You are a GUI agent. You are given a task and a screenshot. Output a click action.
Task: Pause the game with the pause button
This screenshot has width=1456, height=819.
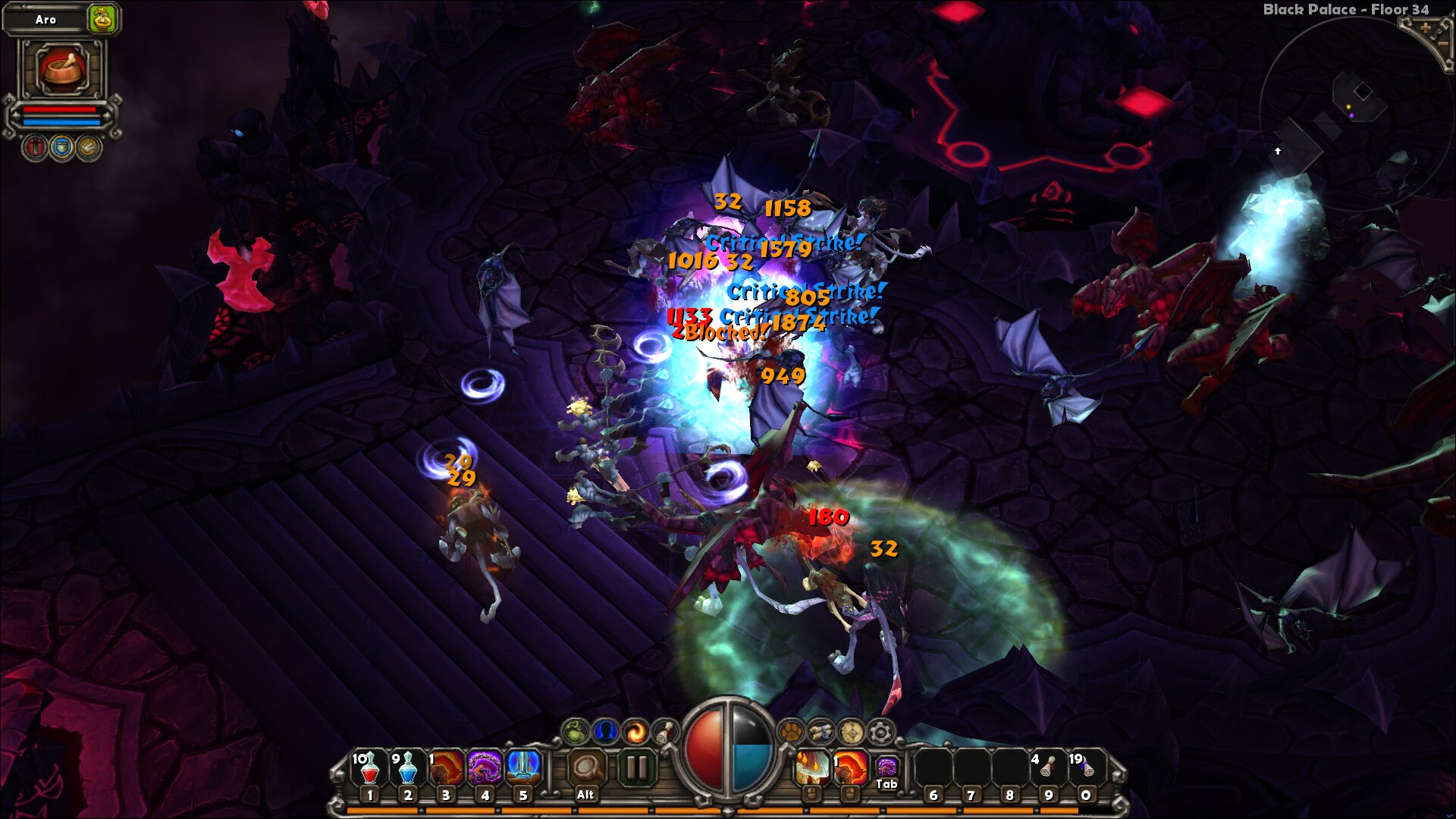pos(637,768)
